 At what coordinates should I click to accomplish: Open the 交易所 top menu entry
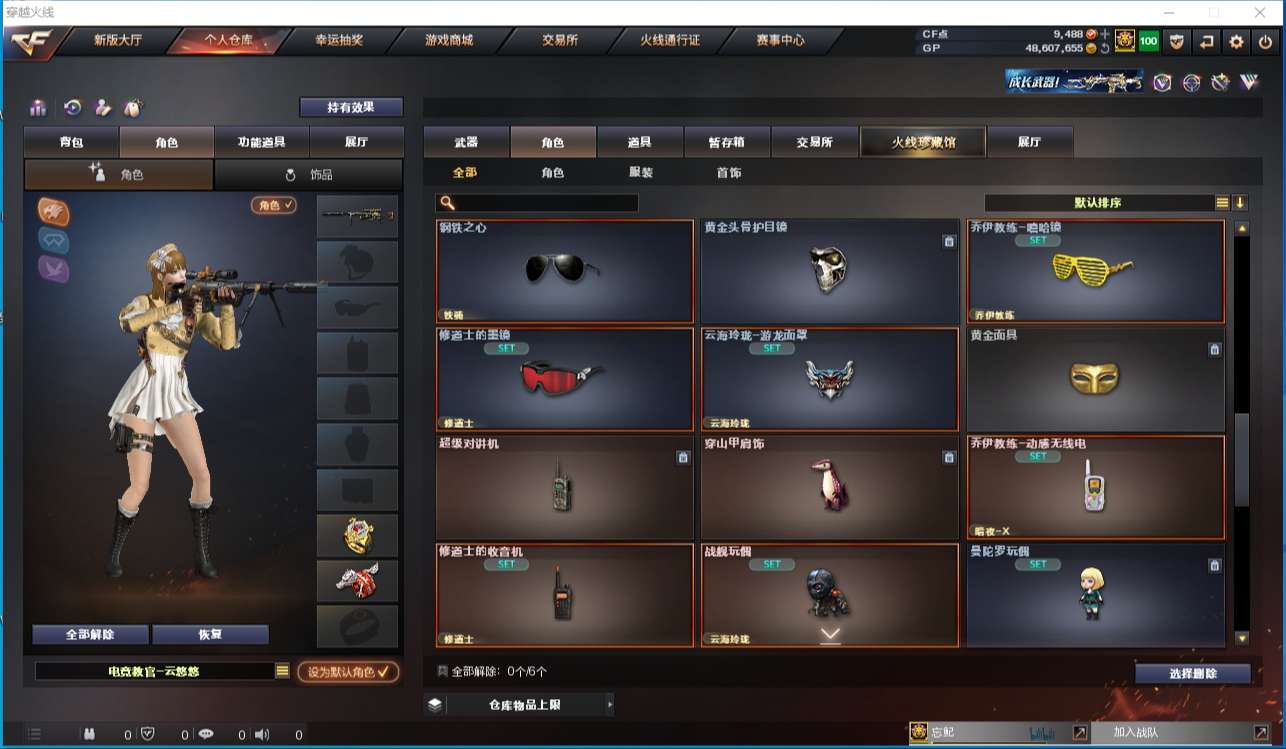(560, 41)
